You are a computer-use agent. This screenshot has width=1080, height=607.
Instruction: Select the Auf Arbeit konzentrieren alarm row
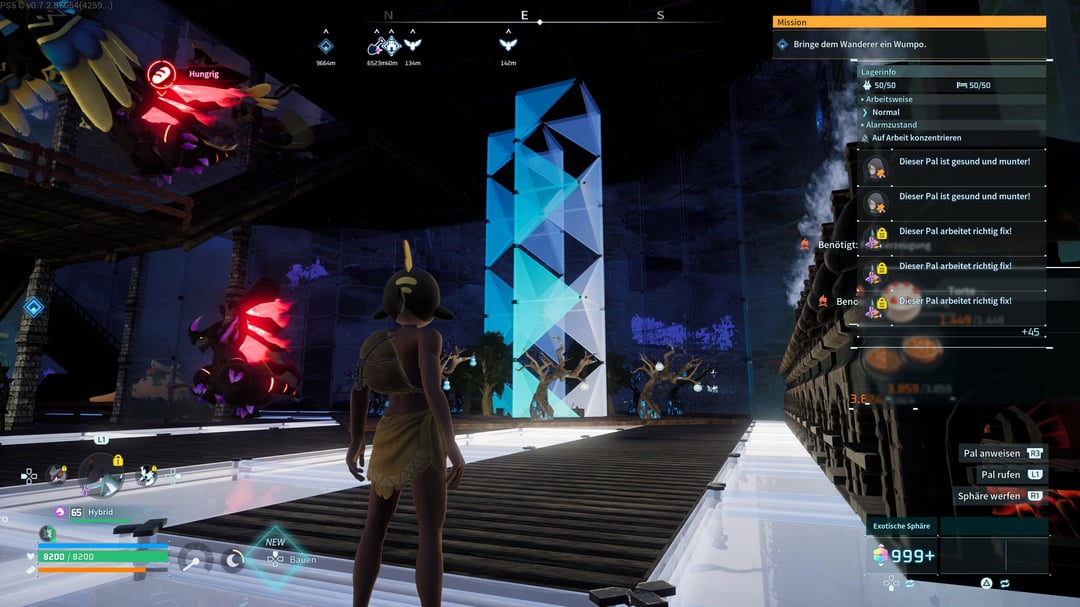tap(915, 137)
